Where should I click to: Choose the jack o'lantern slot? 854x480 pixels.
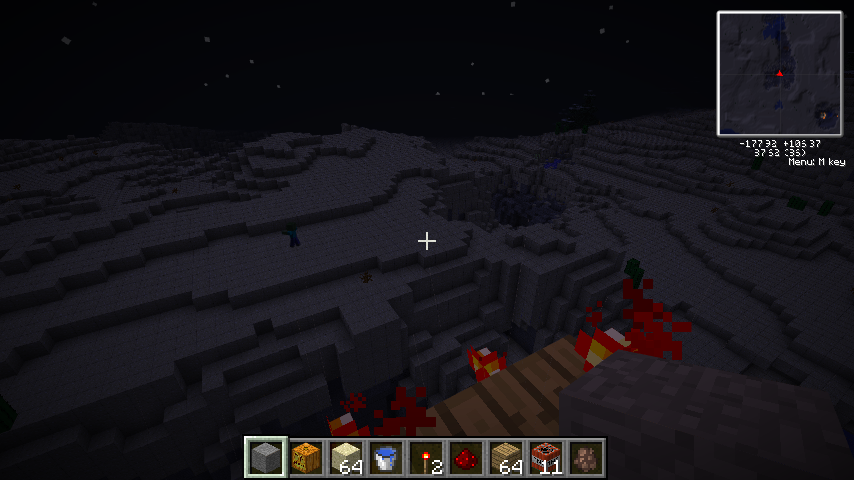(x=307, y=458)
